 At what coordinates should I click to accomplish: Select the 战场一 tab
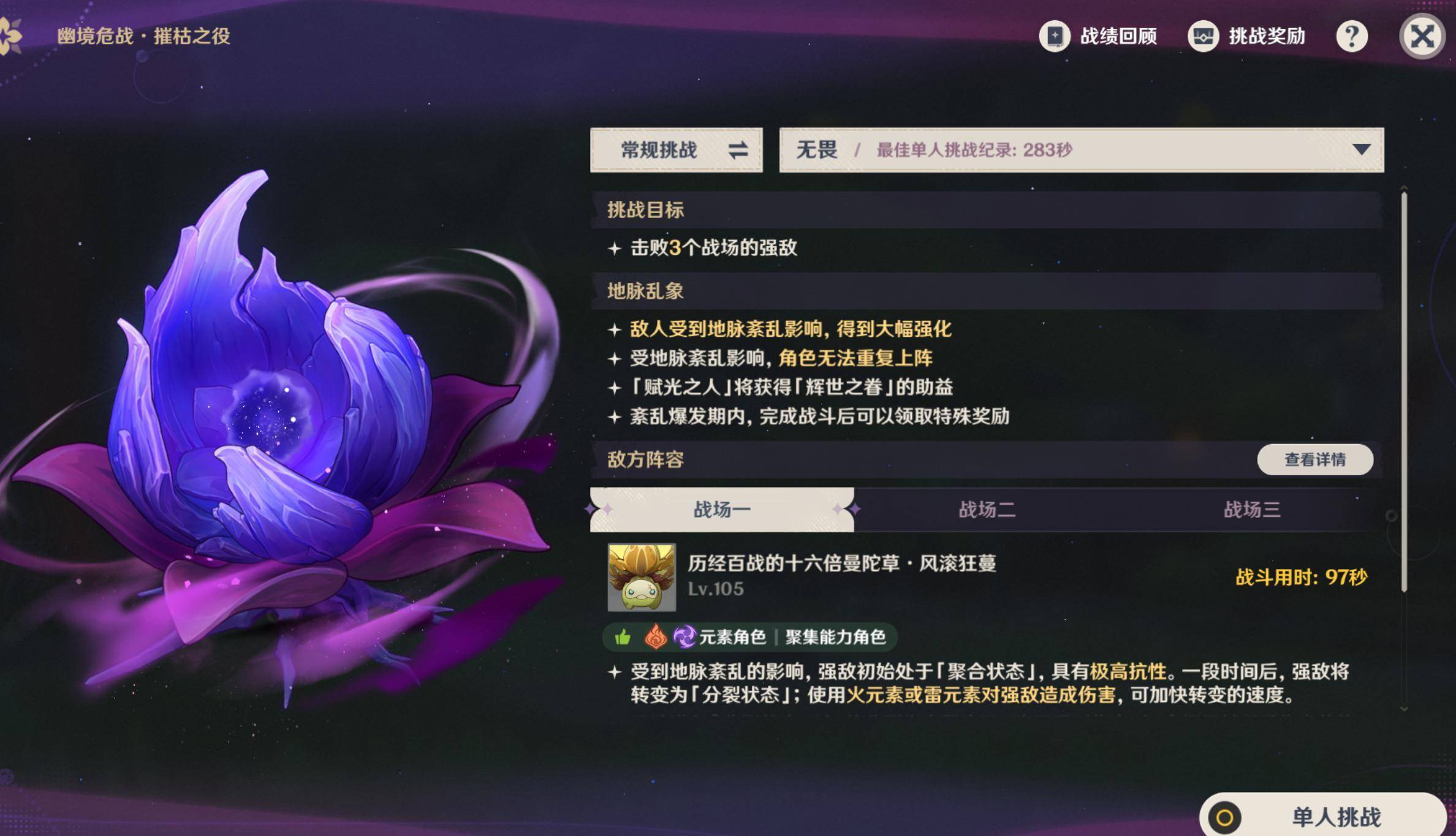tap(721, 510)
